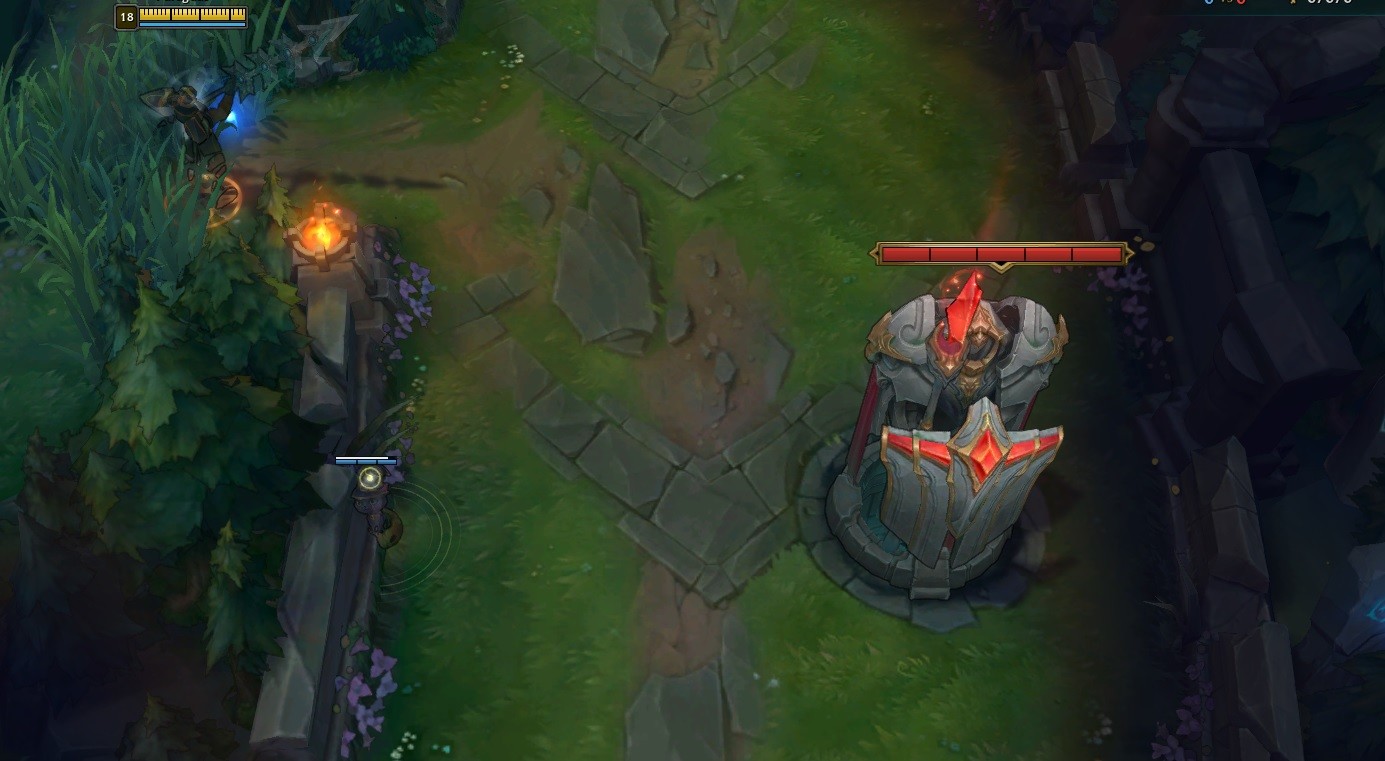Click the red team kills icon

1240,3
